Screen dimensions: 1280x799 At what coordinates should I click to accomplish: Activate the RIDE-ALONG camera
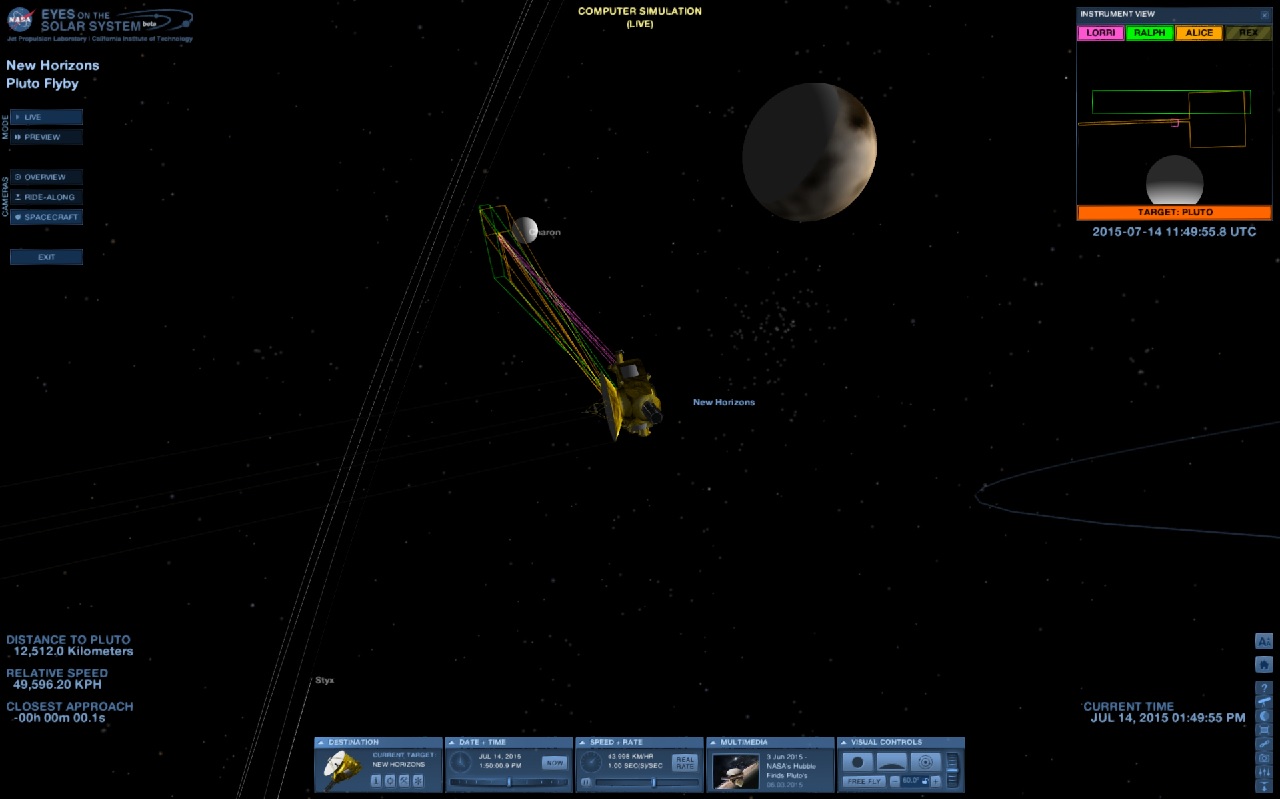point(46,197)
